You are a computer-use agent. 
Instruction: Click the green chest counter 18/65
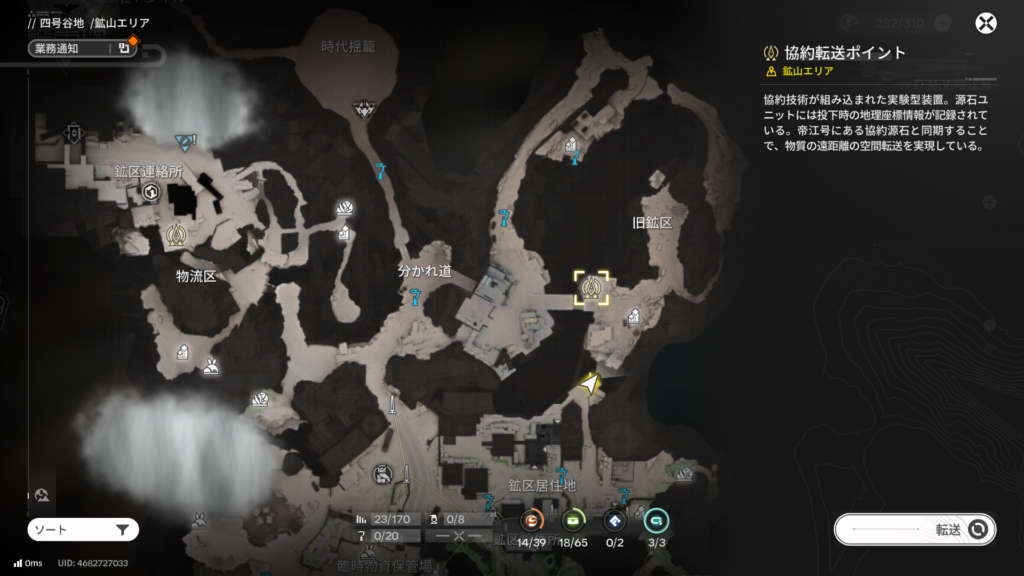tap(574, 520)
